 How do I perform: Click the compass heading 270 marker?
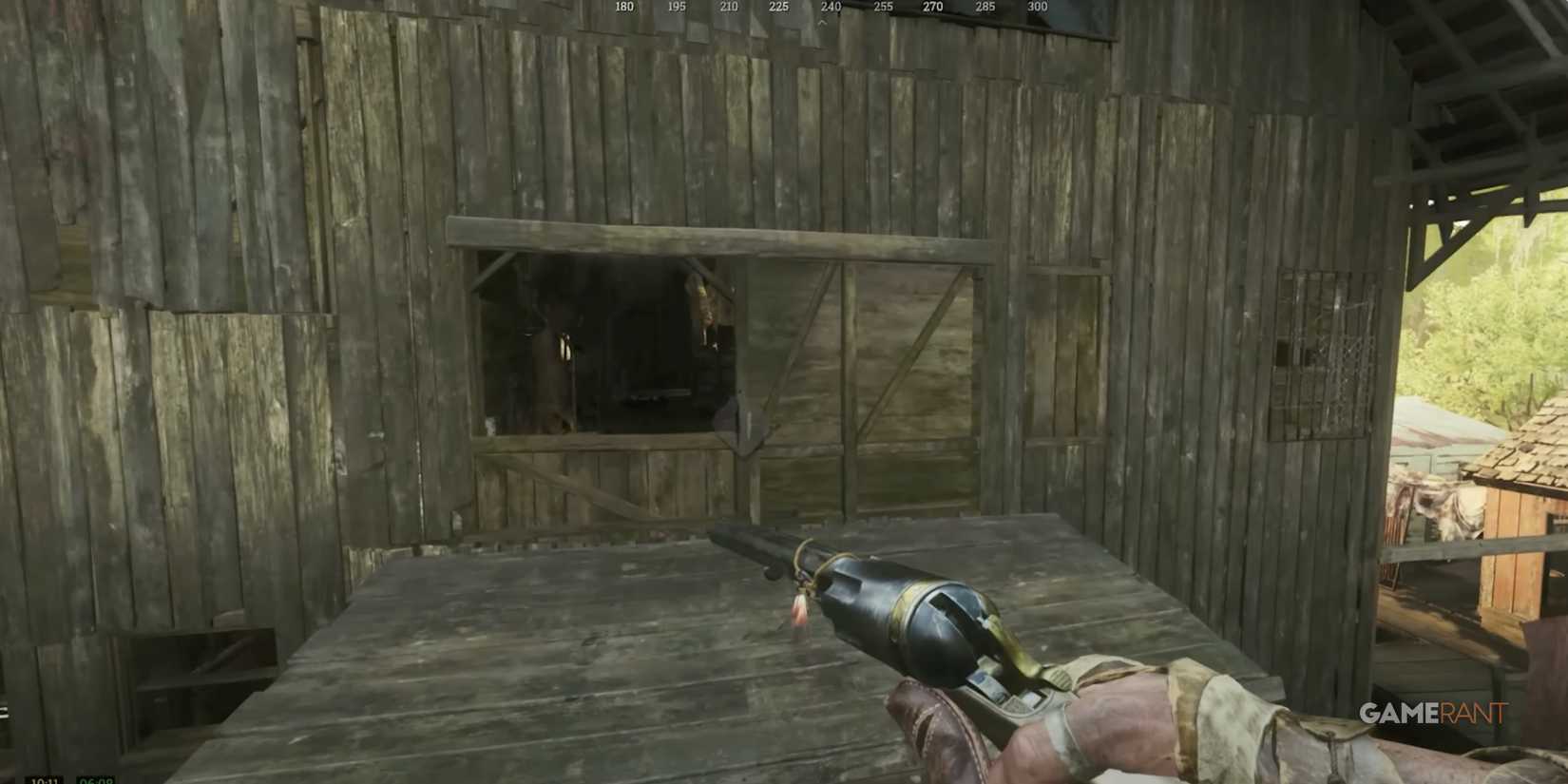click(931, 7)
